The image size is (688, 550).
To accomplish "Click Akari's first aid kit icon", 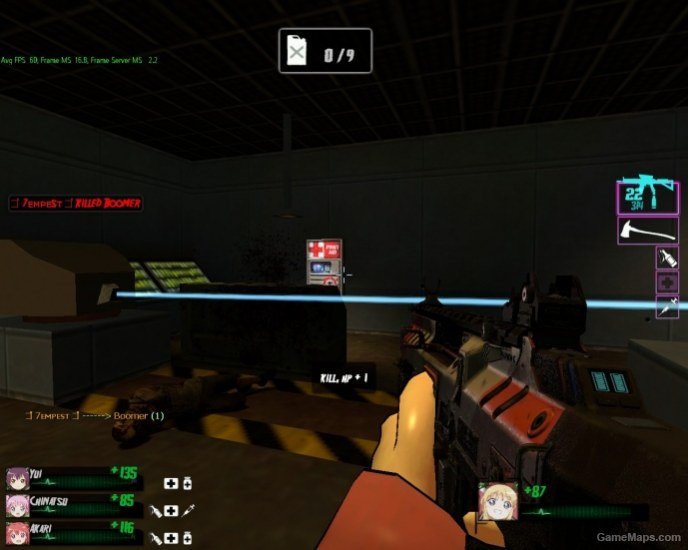I will click(x=171, y=537).
